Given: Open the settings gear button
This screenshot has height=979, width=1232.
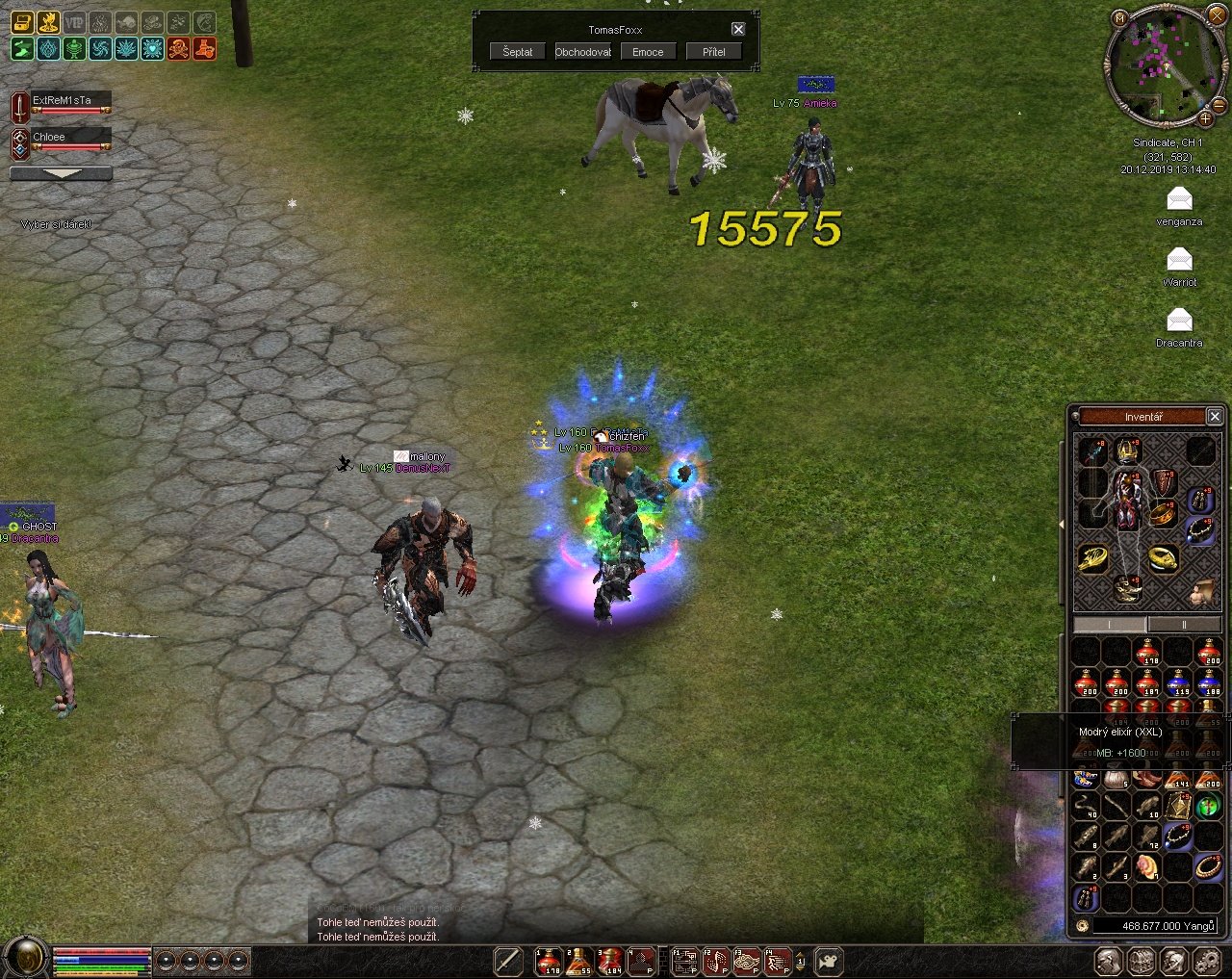Looking at the screenshot, I should pos(1207,960).
